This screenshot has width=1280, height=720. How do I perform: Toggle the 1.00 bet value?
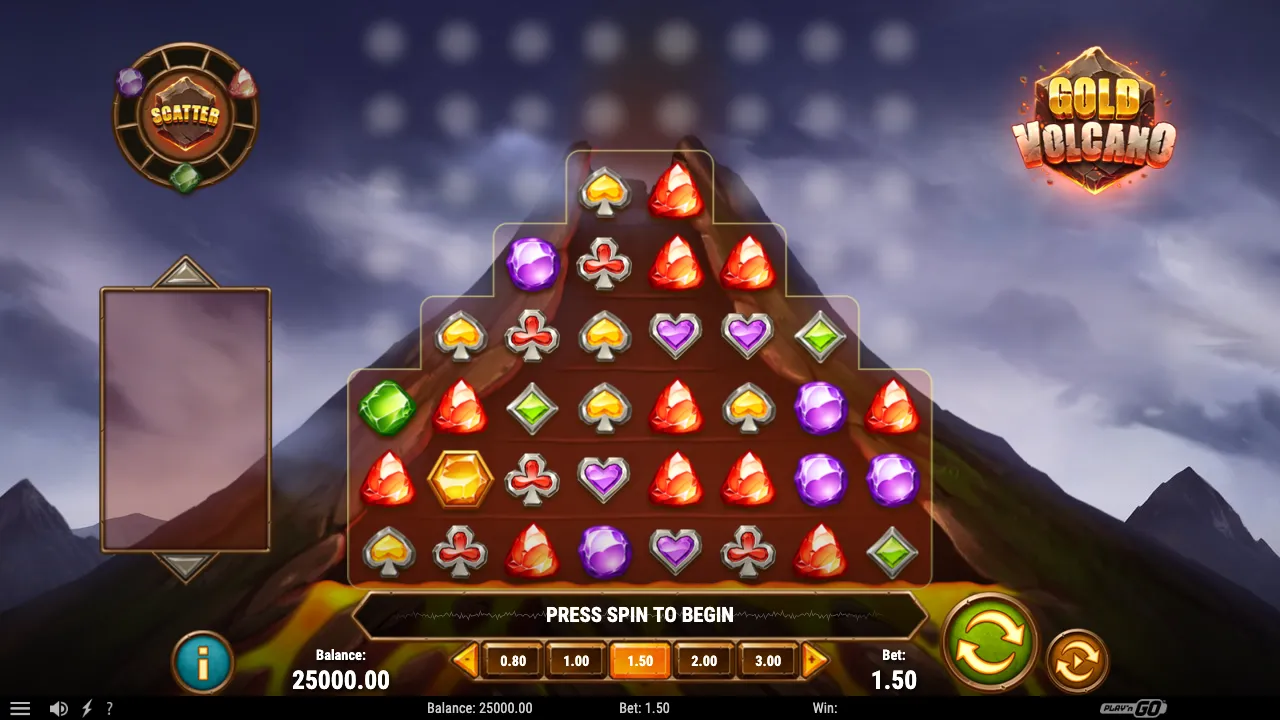[575, 660]
